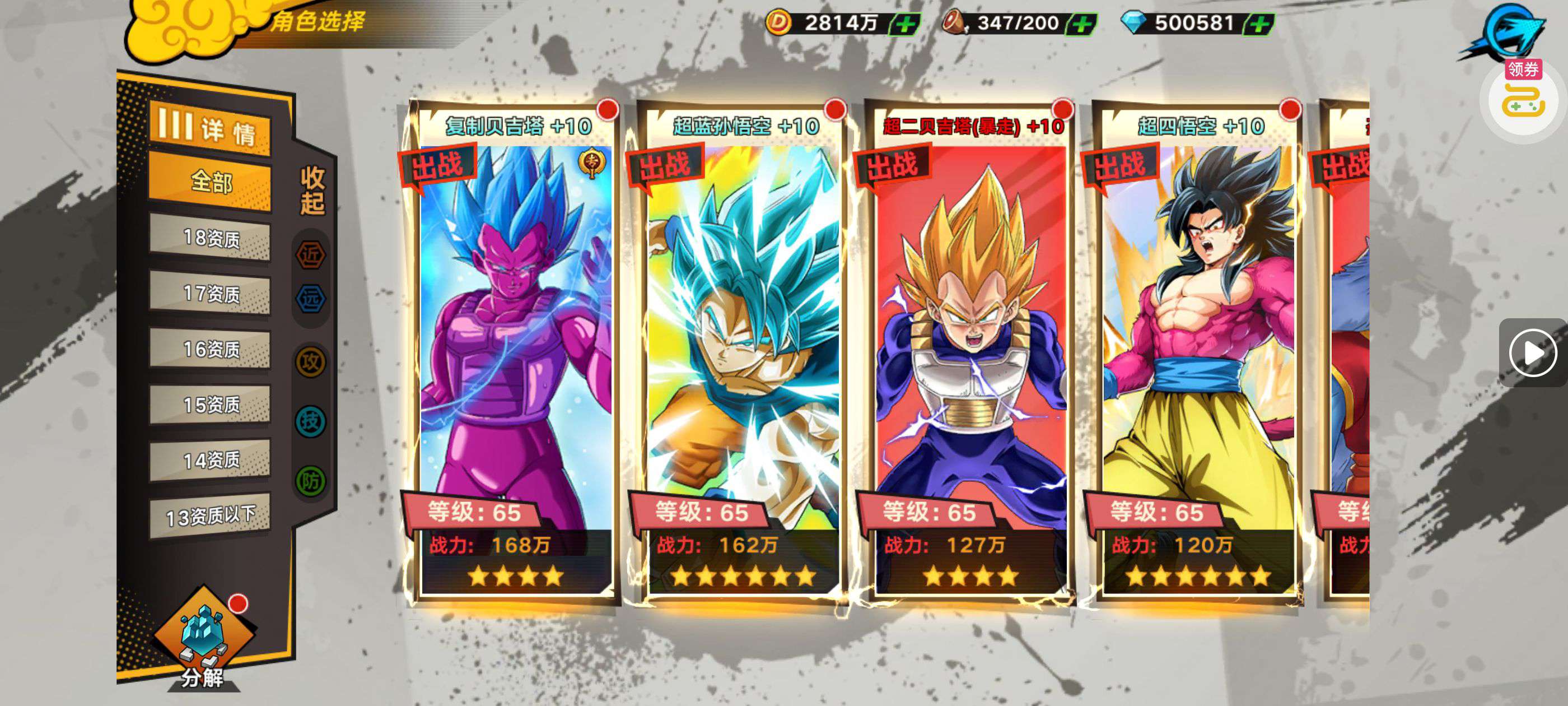Open the 详情 details button
1568x706 pixels.
(210, 129)
